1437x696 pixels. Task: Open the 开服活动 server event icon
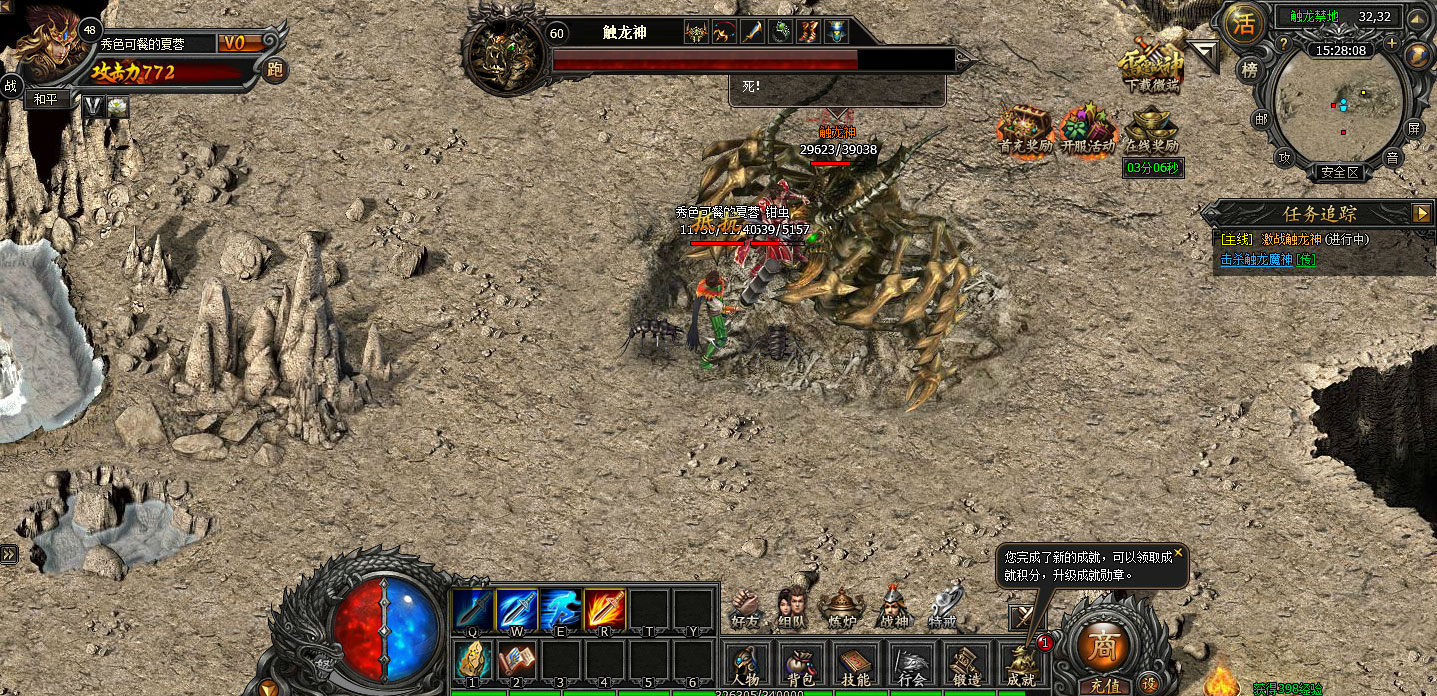tap(1087, 129)
